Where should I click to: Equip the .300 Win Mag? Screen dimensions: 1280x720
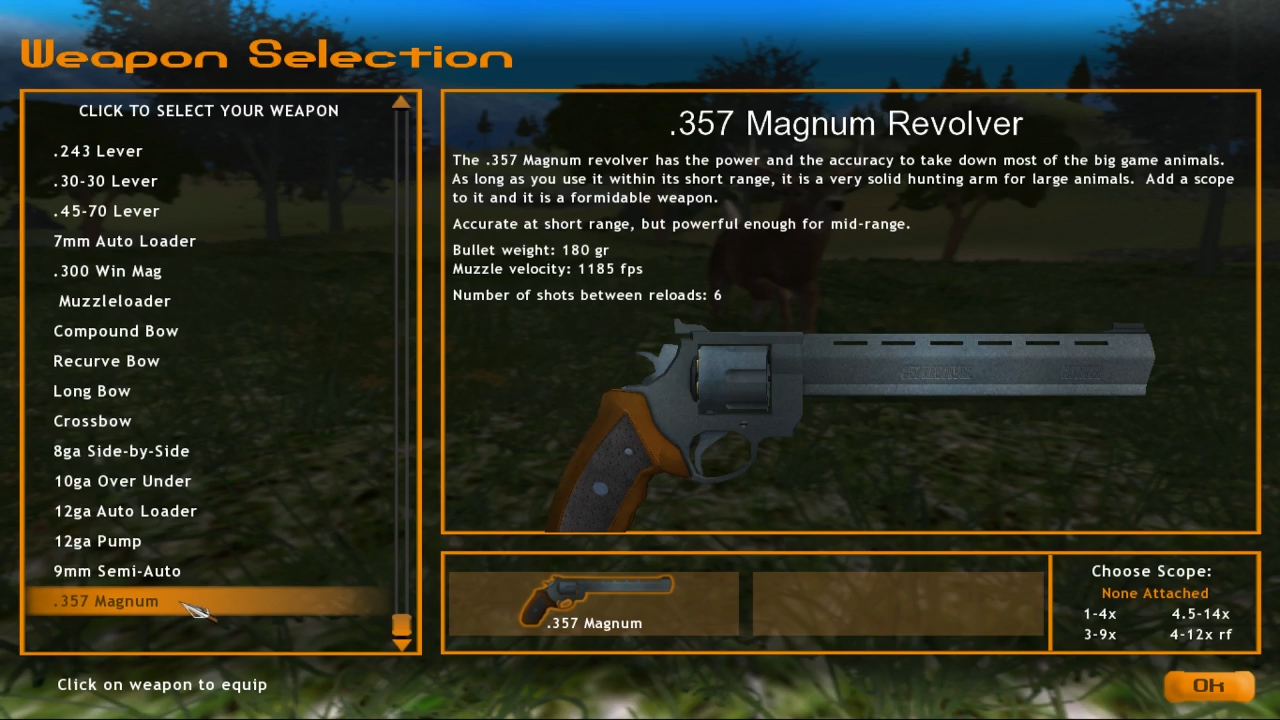pyautogui.click(x=107, y=270)
